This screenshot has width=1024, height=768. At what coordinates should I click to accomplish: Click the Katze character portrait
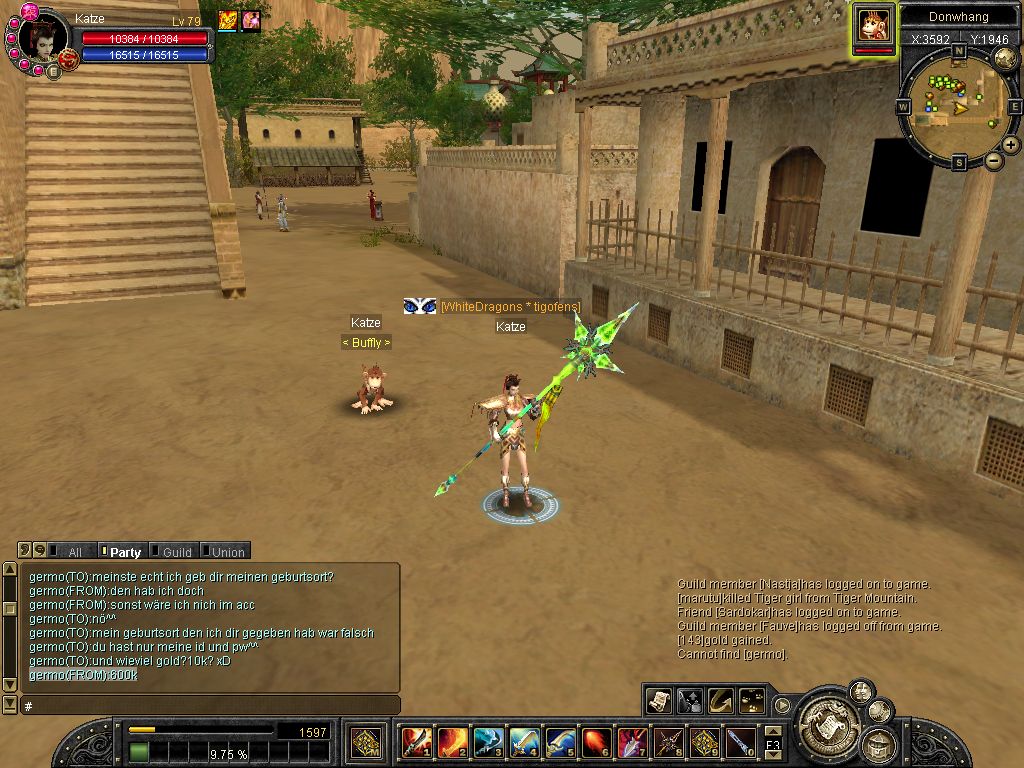tap(42, 38)
